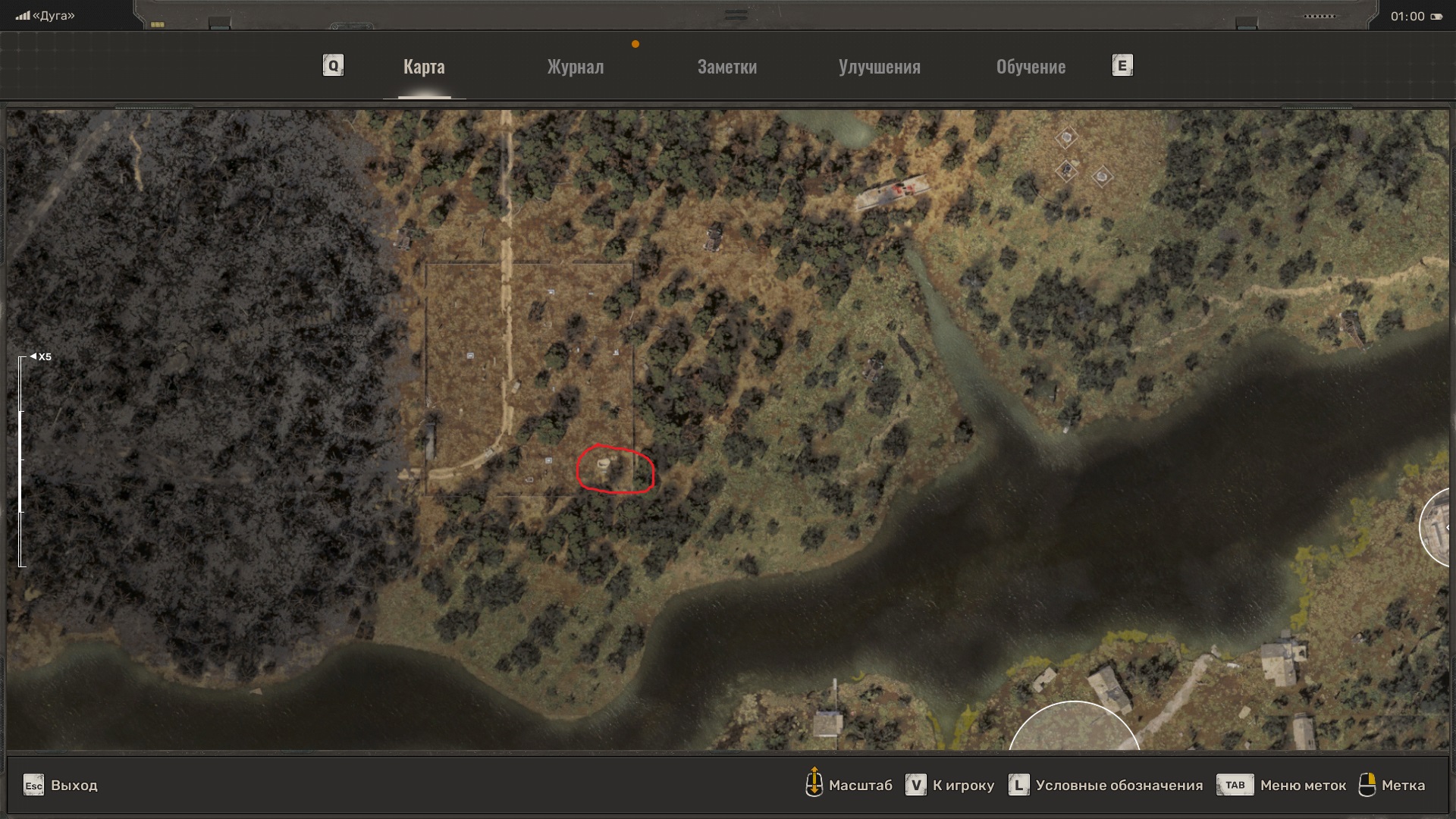Image resolution: width=1456 pixels, height=819 pixels.
Task: Go to the Карта tab
Action: click(x=424, y=67)
